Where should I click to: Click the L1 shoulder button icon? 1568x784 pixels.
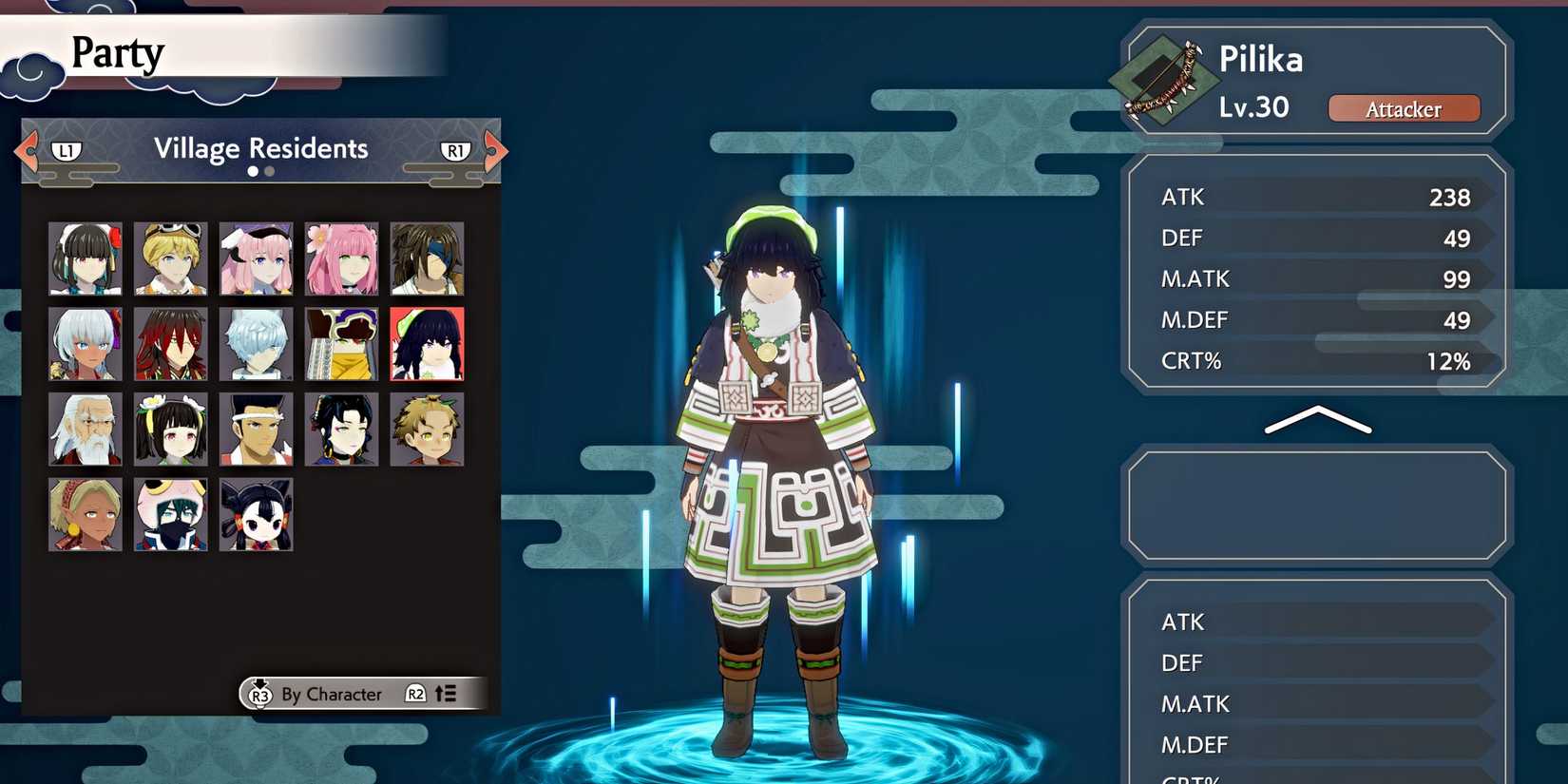[65, 149]
